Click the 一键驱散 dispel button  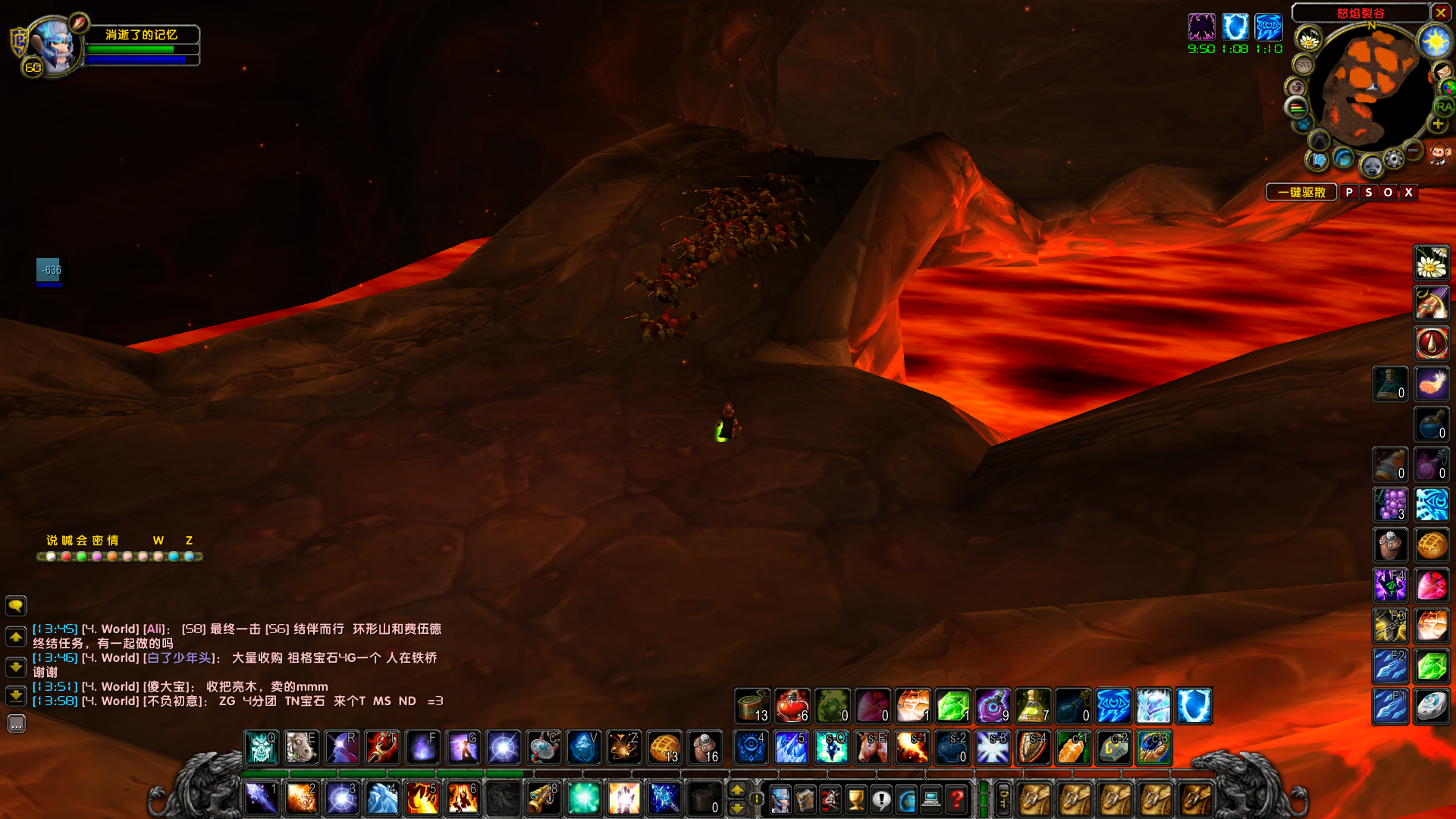pyautogui.click(x=1301, y=193)
